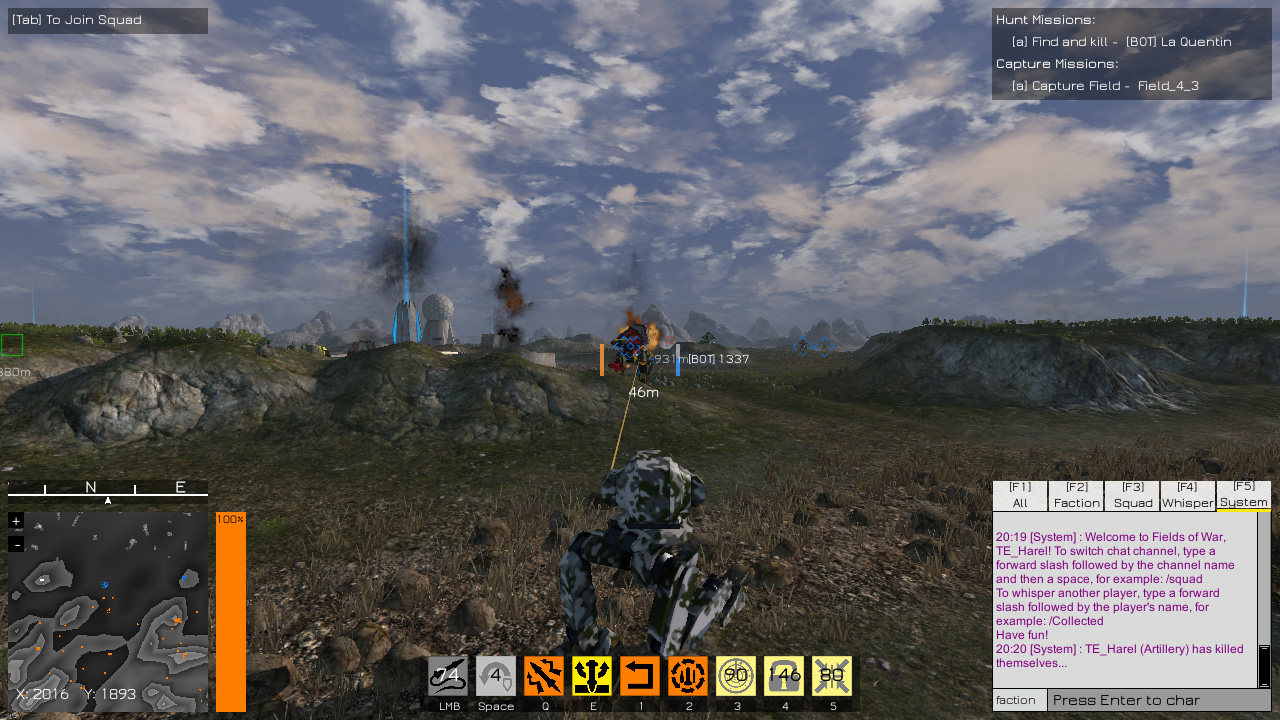Trigger the E deploy ability icon
The height and width of the screenshot is (720, 1280).
591,676
